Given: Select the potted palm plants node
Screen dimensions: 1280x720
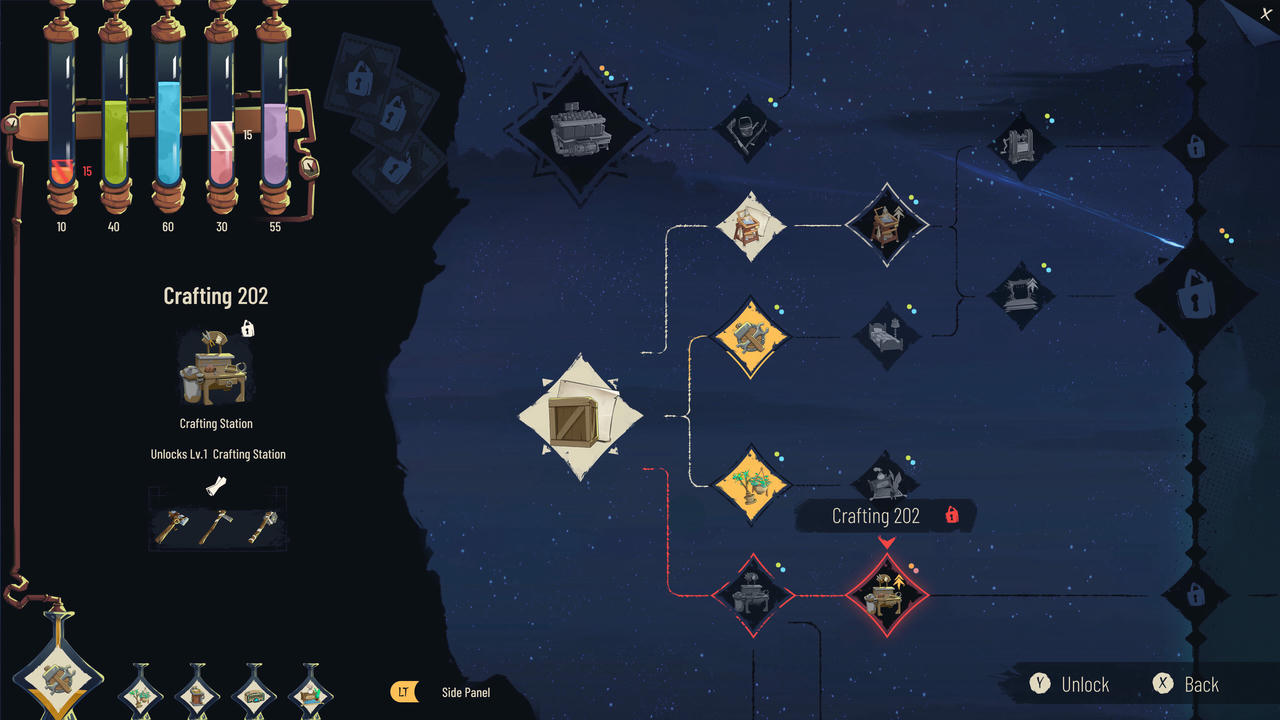Looking at the screenshot, I should pos(751,485).
